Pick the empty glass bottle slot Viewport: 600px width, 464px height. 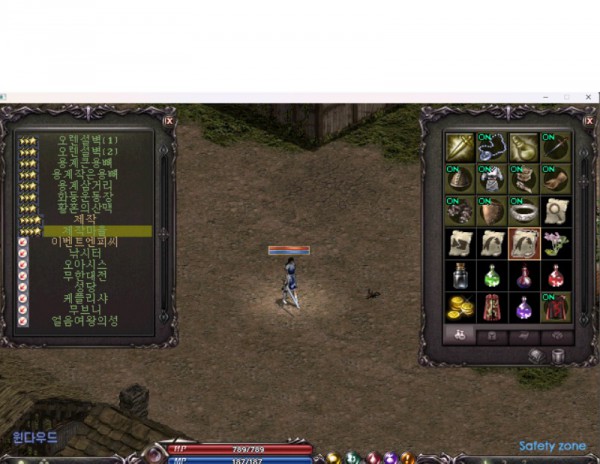[x=460, y=275]
